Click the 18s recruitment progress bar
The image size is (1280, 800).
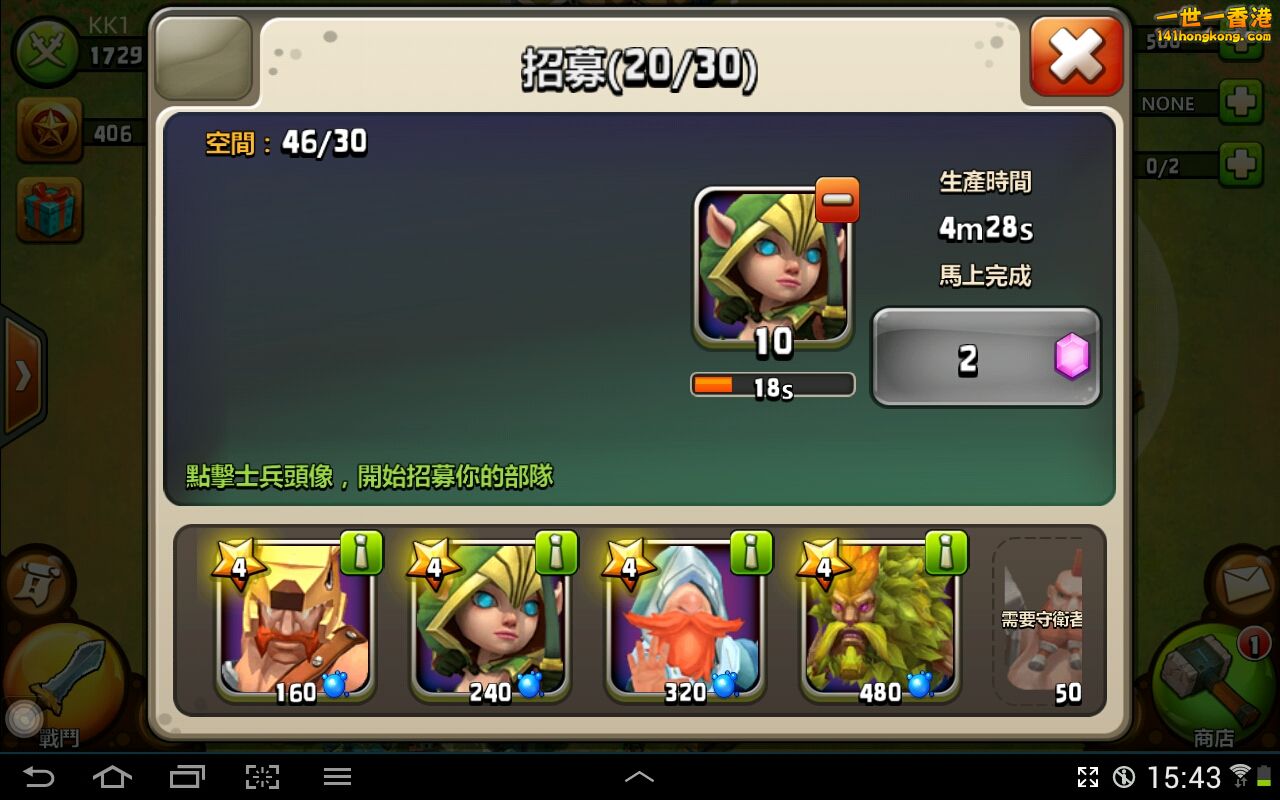(772, 385)
